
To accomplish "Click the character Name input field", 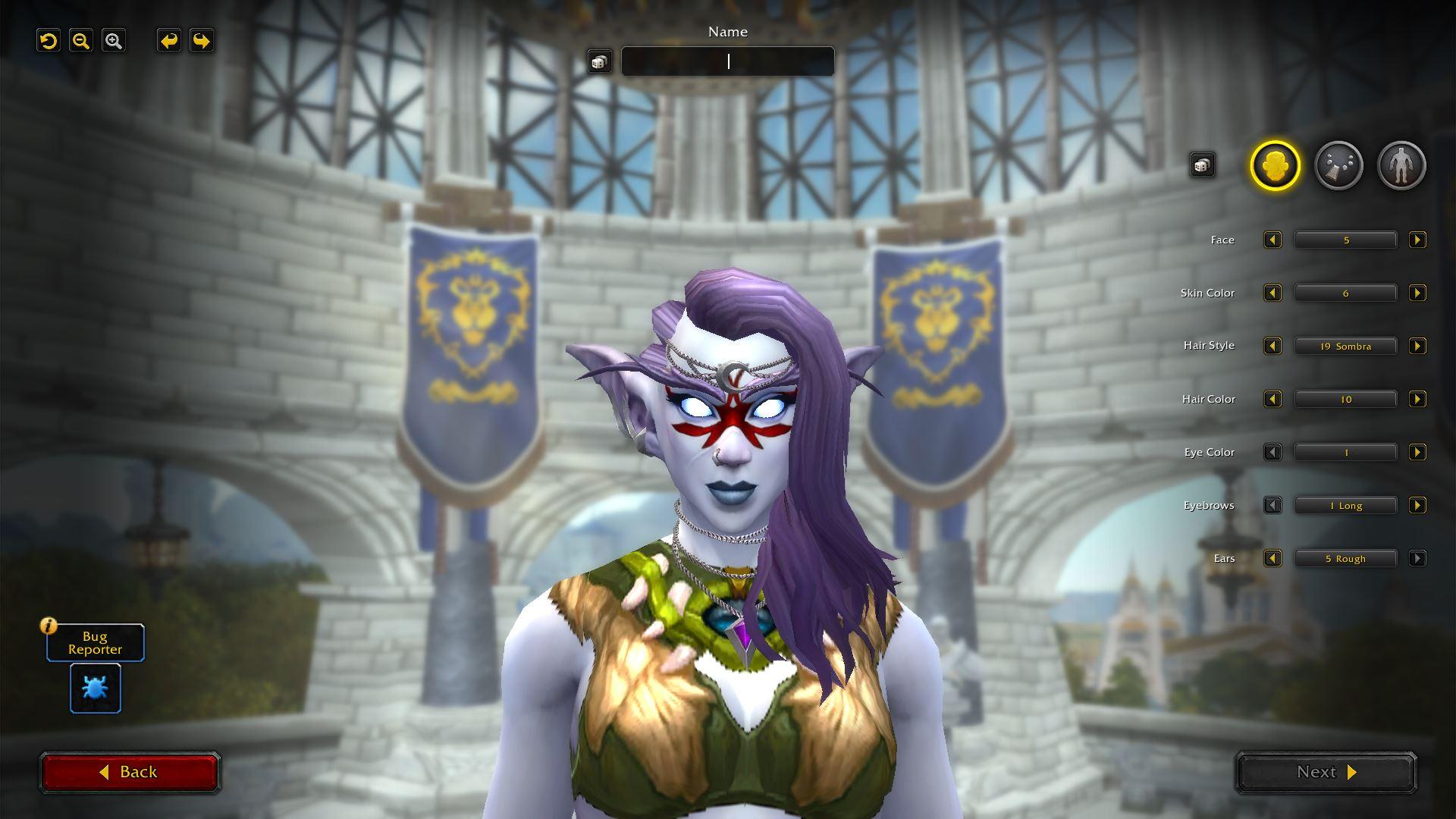I will pyautogui.click(x=728, y=61).
